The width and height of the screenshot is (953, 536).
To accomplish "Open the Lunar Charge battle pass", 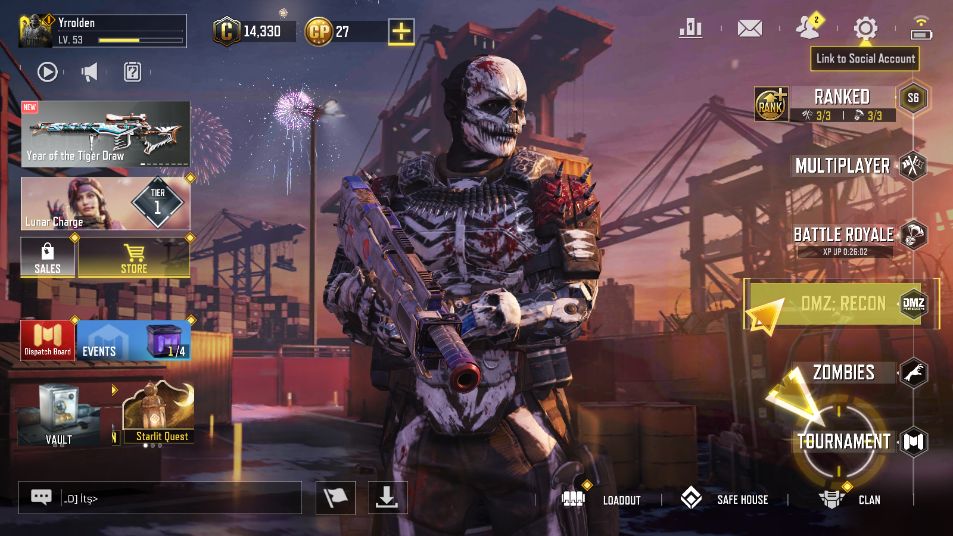I will (105, 203).
